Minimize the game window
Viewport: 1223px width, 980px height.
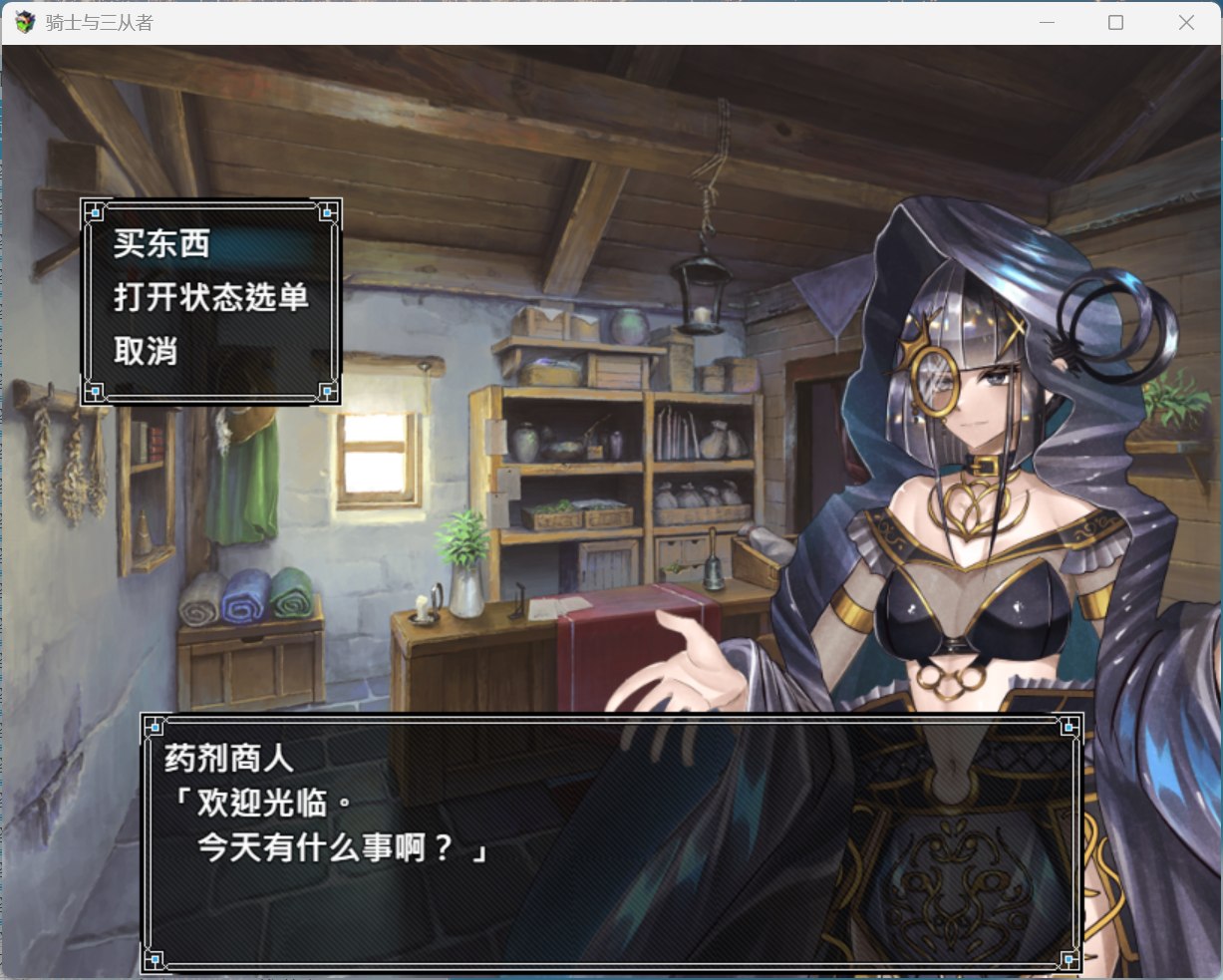(x=1047, y=22)
